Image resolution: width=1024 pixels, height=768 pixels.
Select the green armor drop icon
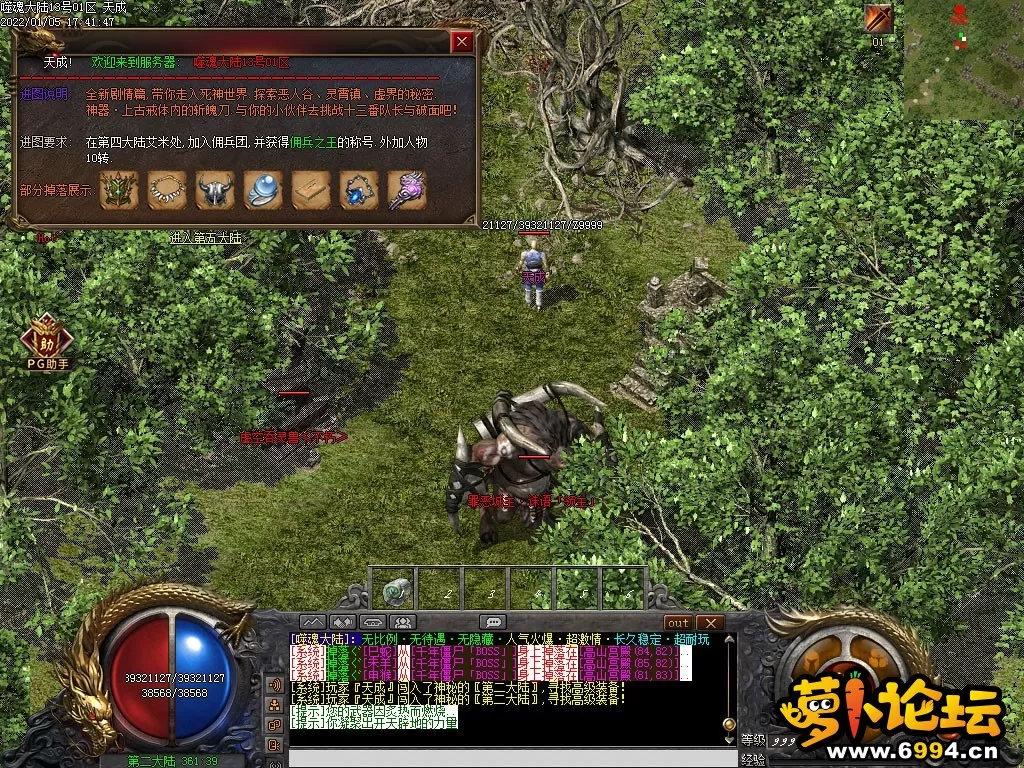[x=119, y=190]
